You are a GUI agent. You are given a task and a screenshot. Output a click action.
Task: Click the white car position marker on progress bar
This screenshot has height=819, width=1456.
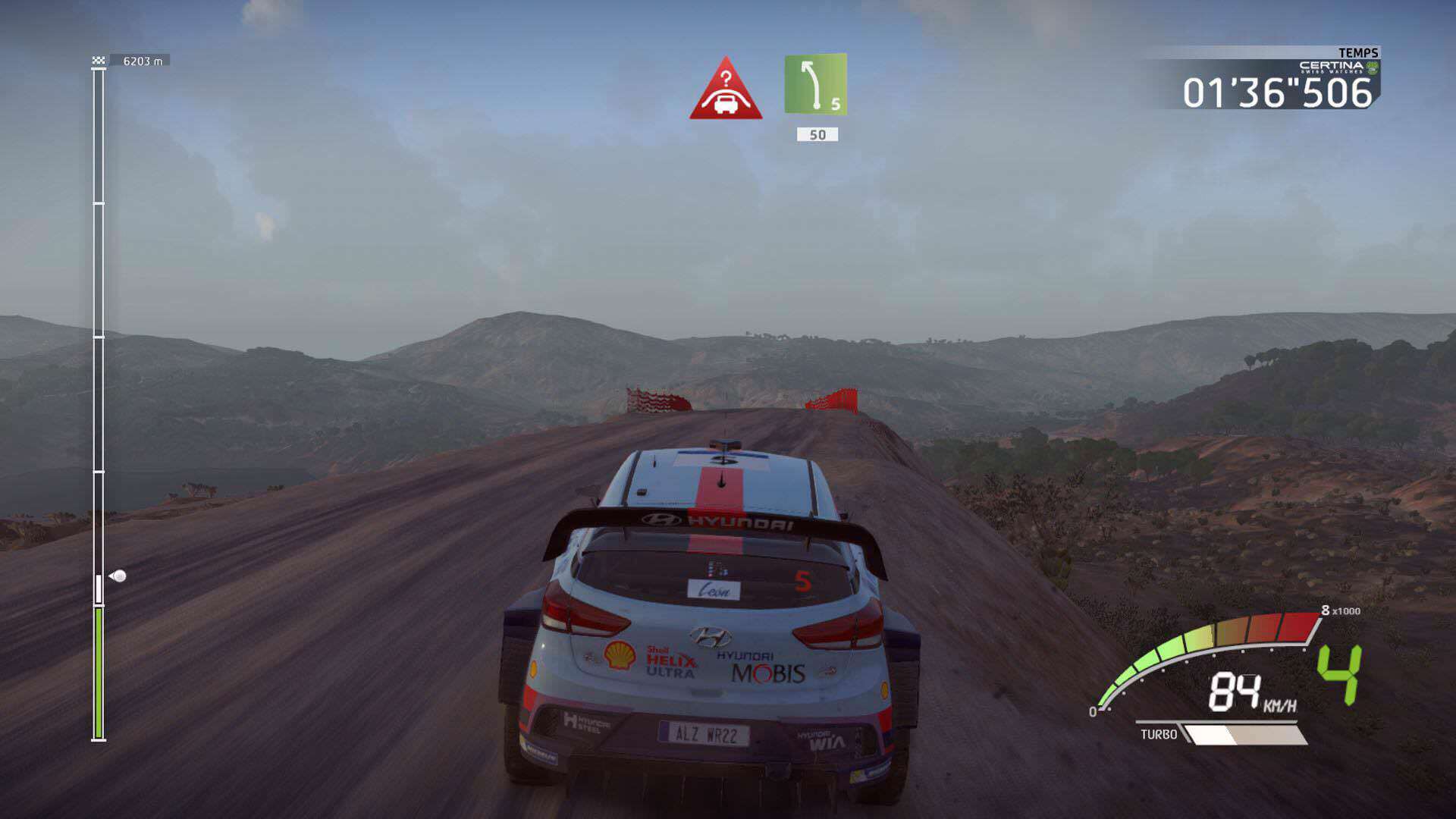pyautogui.click(x=118, y=576)
